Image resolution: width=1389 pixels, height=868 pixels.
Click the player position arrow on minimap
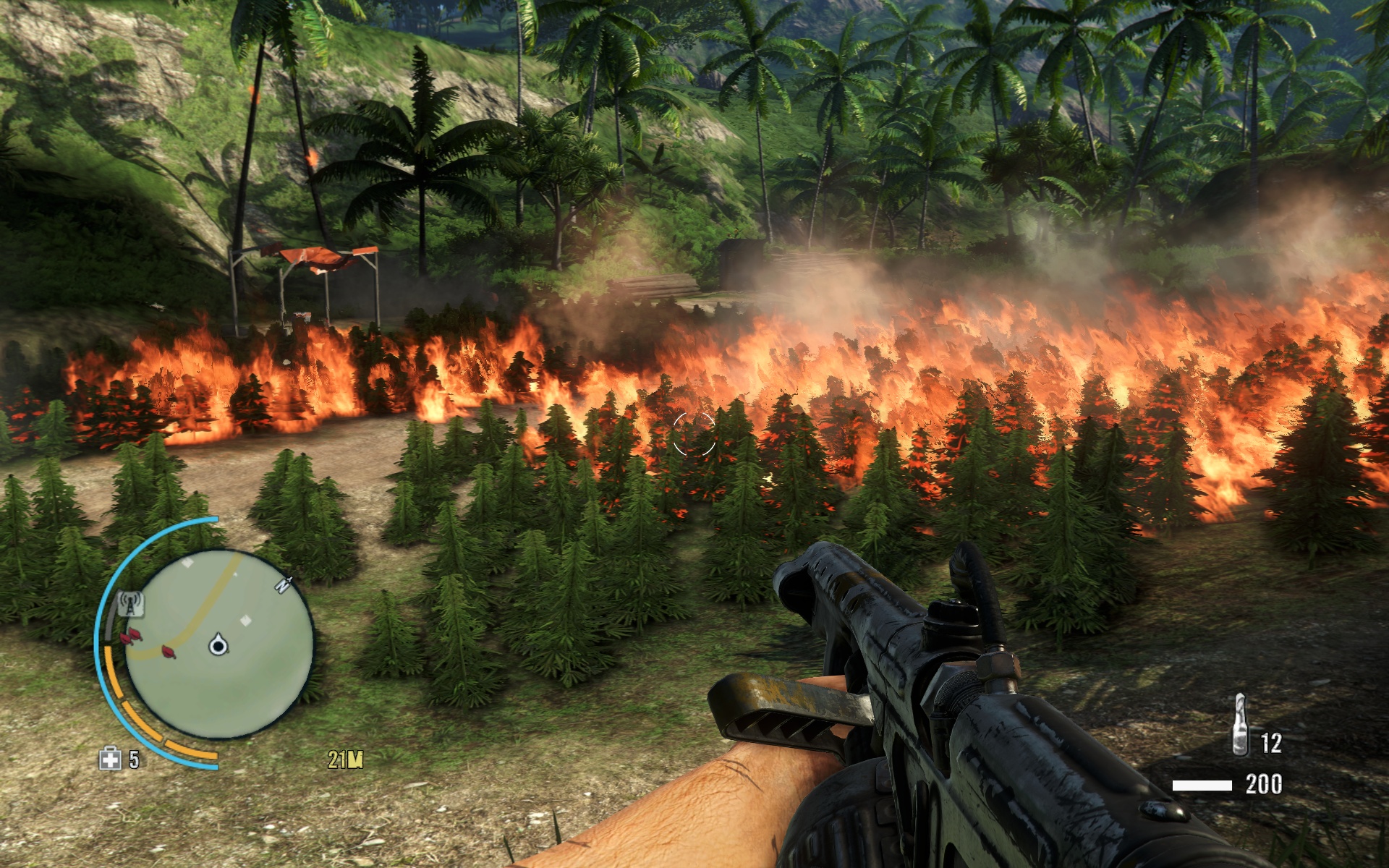point(218,644)
